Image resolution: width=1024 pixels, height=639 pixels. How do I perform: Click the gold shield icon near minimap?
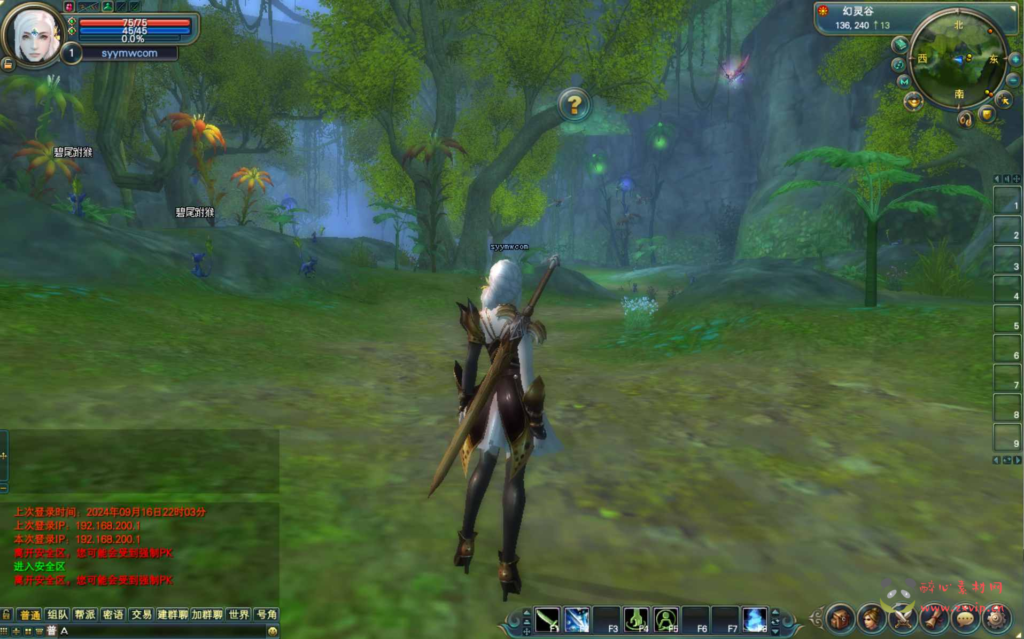[987, 114]
